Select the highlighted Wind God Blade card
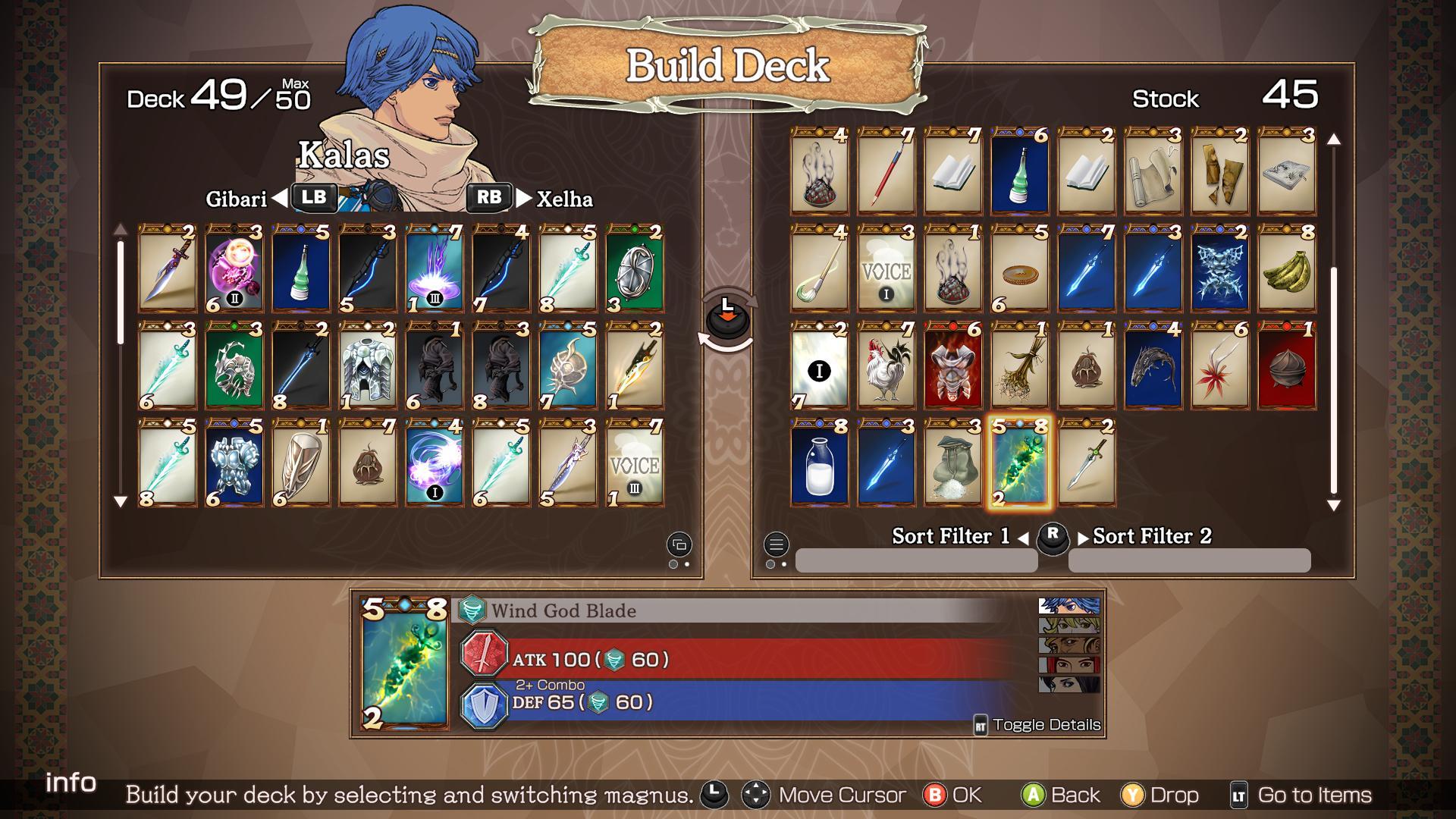The height and width of the screenshot is (819, 1456). [x=1019, y=463]
